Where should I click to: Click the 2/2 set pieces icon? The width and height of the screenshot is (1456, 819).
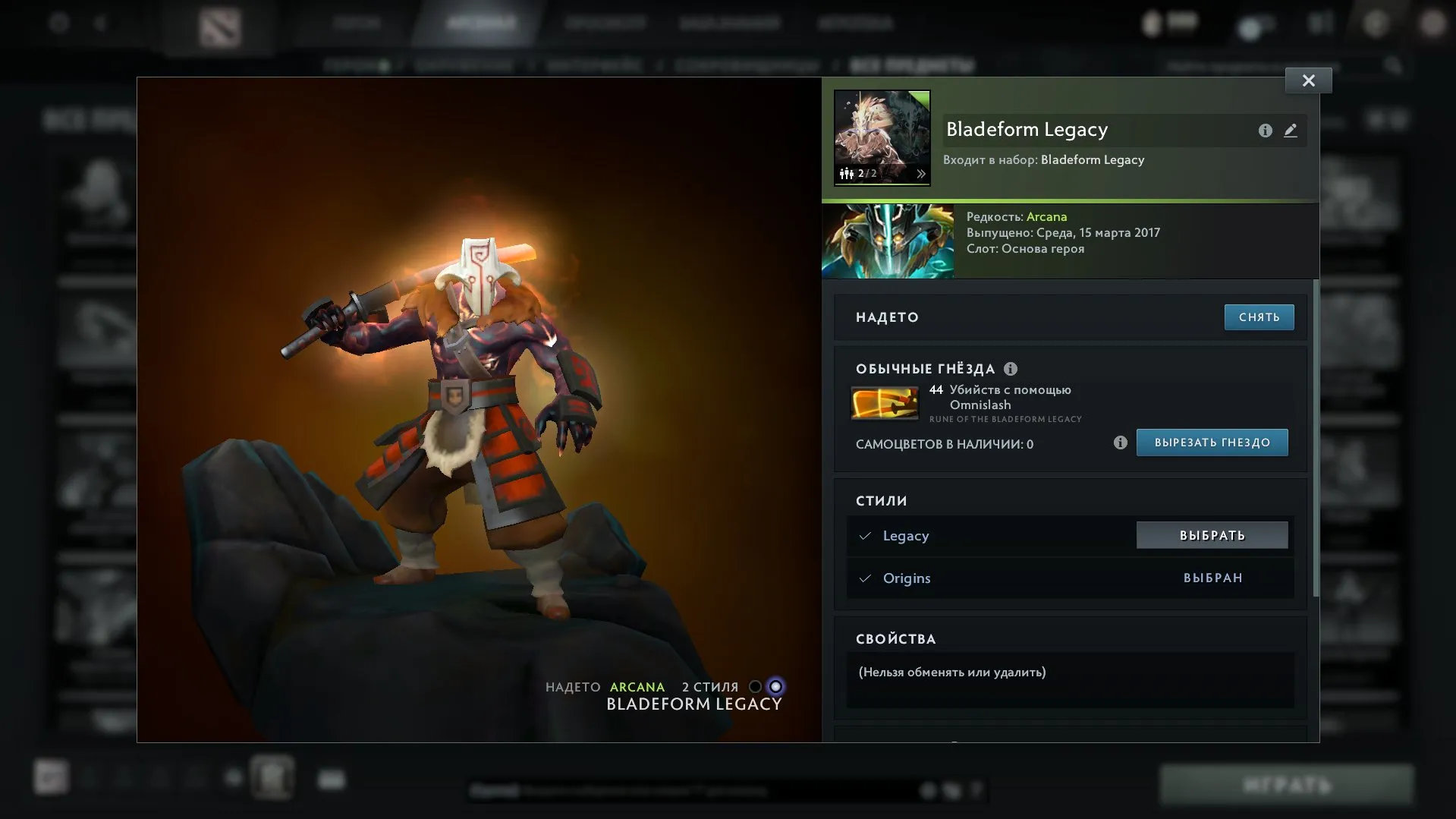pyautogui.click(x=852, y=172)
